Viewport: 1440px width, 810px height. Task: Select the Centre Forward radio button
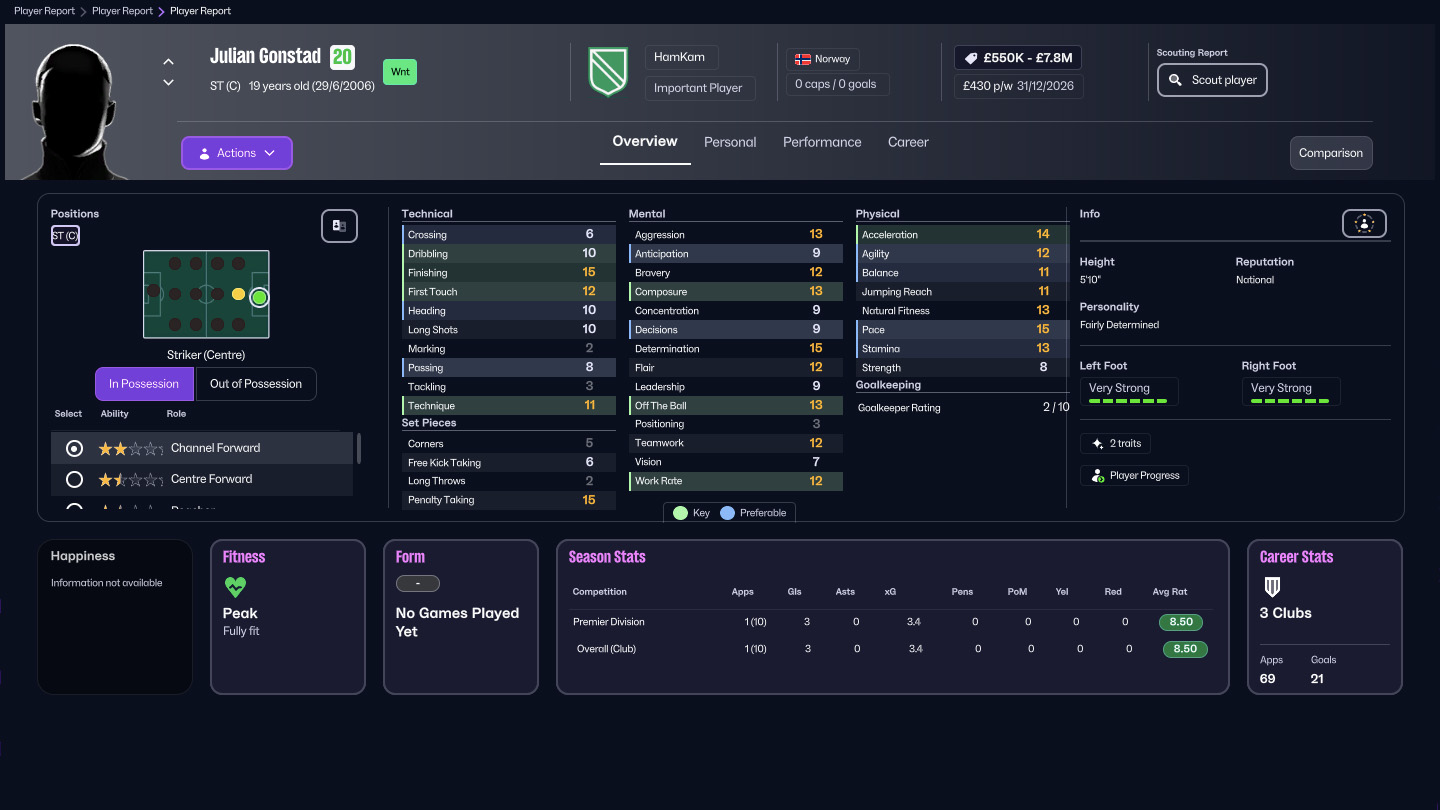(73, 479)
